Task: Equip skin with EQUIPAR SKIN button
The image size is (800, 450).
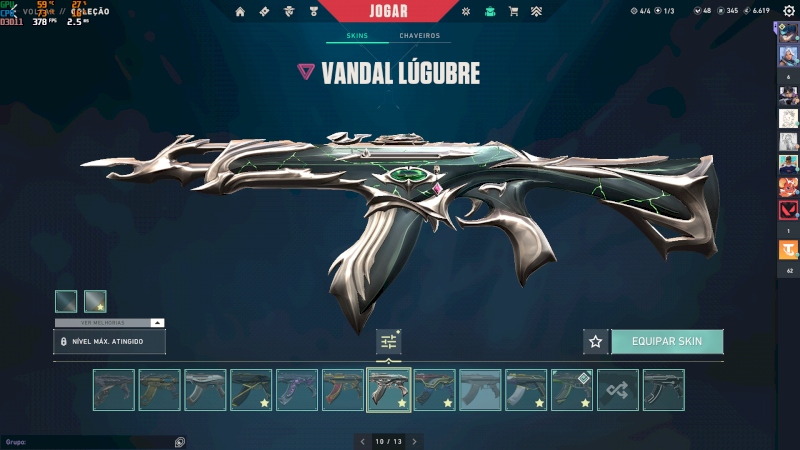Action: (667, 341)
